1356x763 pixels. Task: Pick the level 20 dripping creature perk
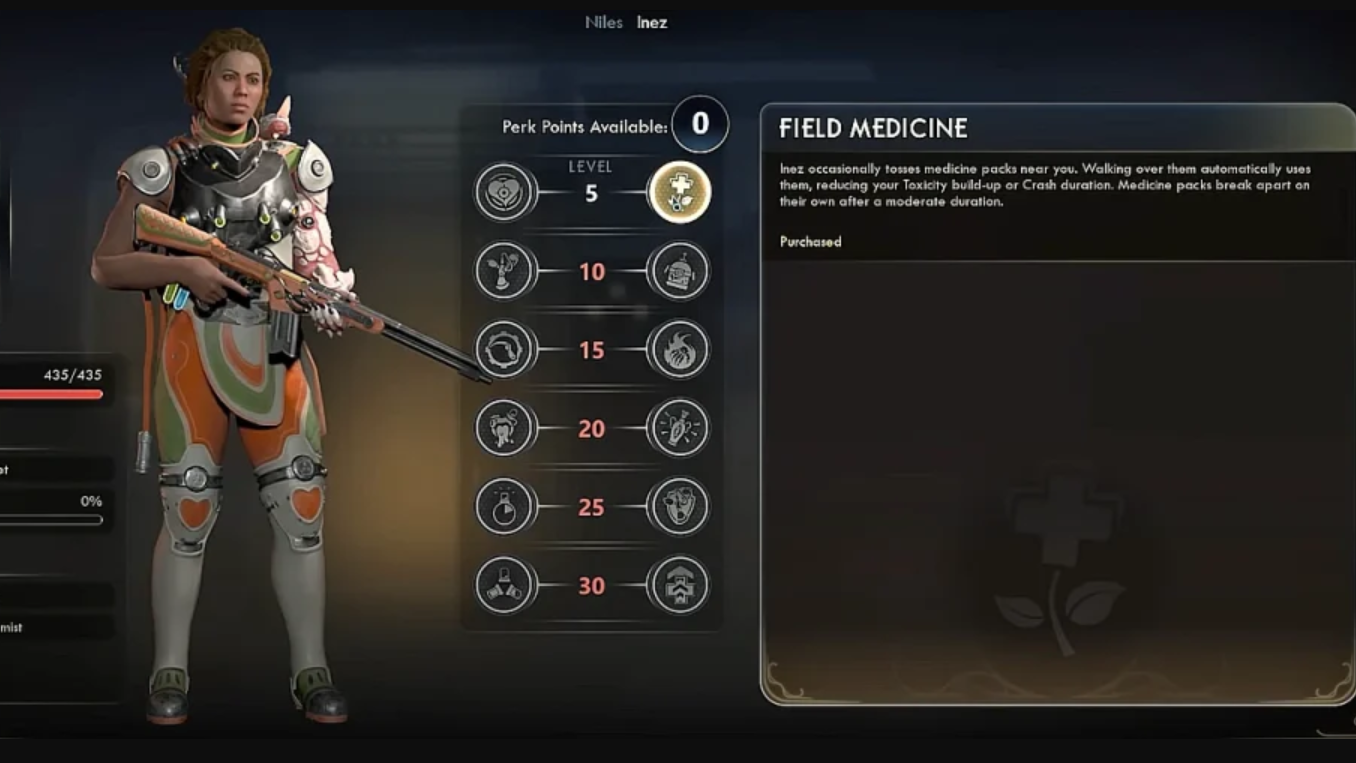(x=505, y=428)
